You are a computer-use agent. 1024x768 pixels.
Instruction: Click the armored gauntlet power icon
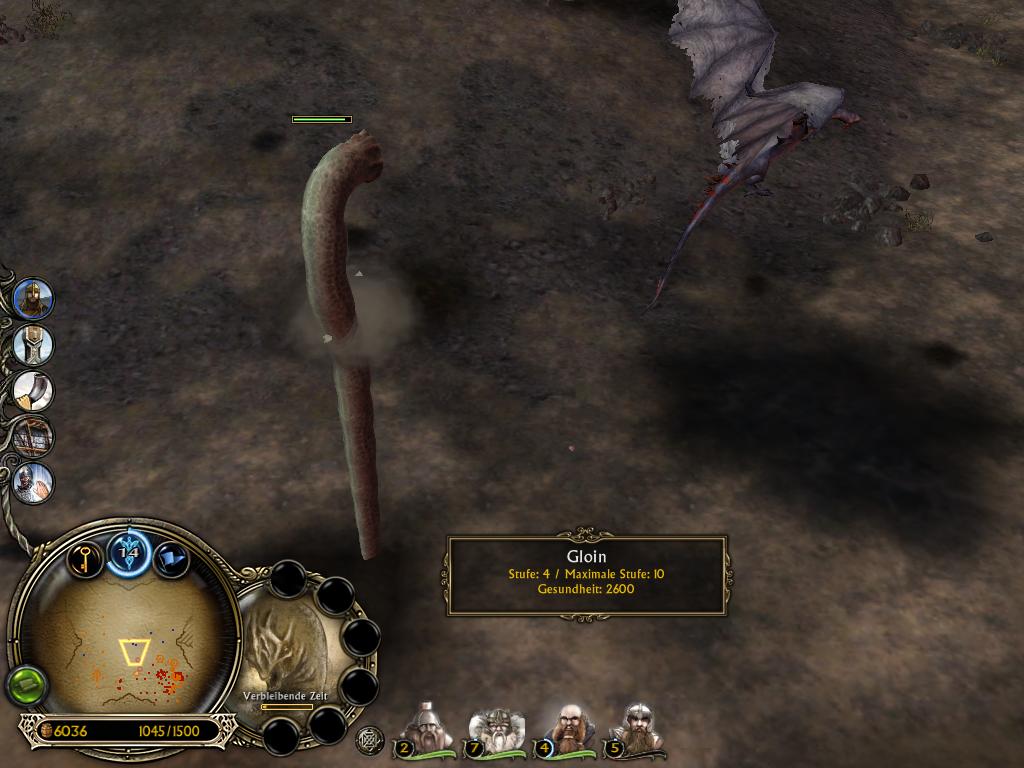coord(33,344)
